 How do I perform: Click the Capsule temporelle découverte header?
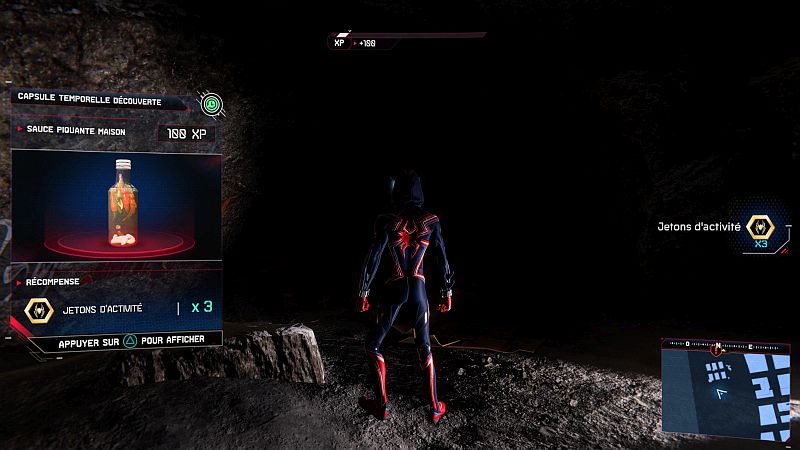[98, 98]
